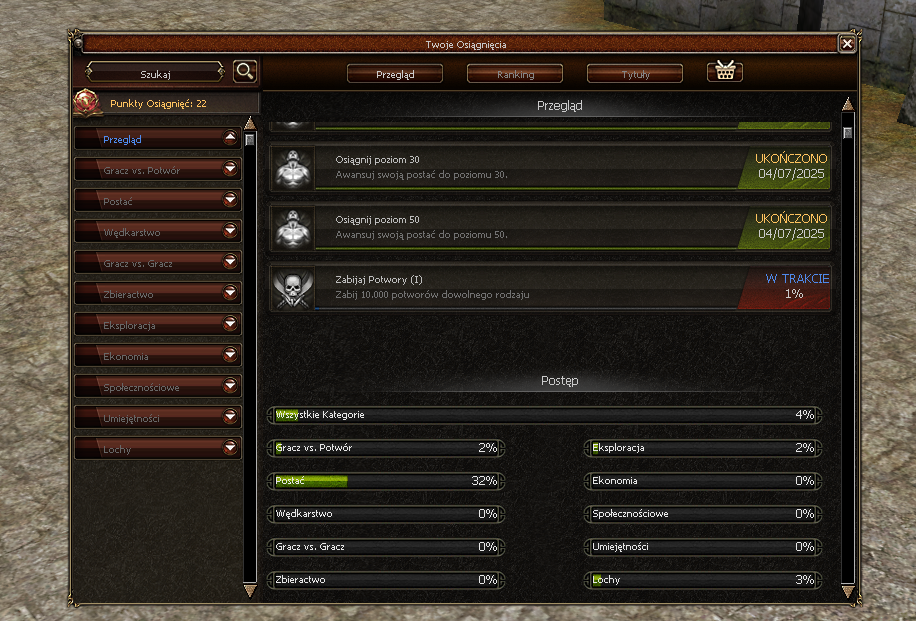
Task: Open the Tytuły tab
Action: tap(635, 74)
